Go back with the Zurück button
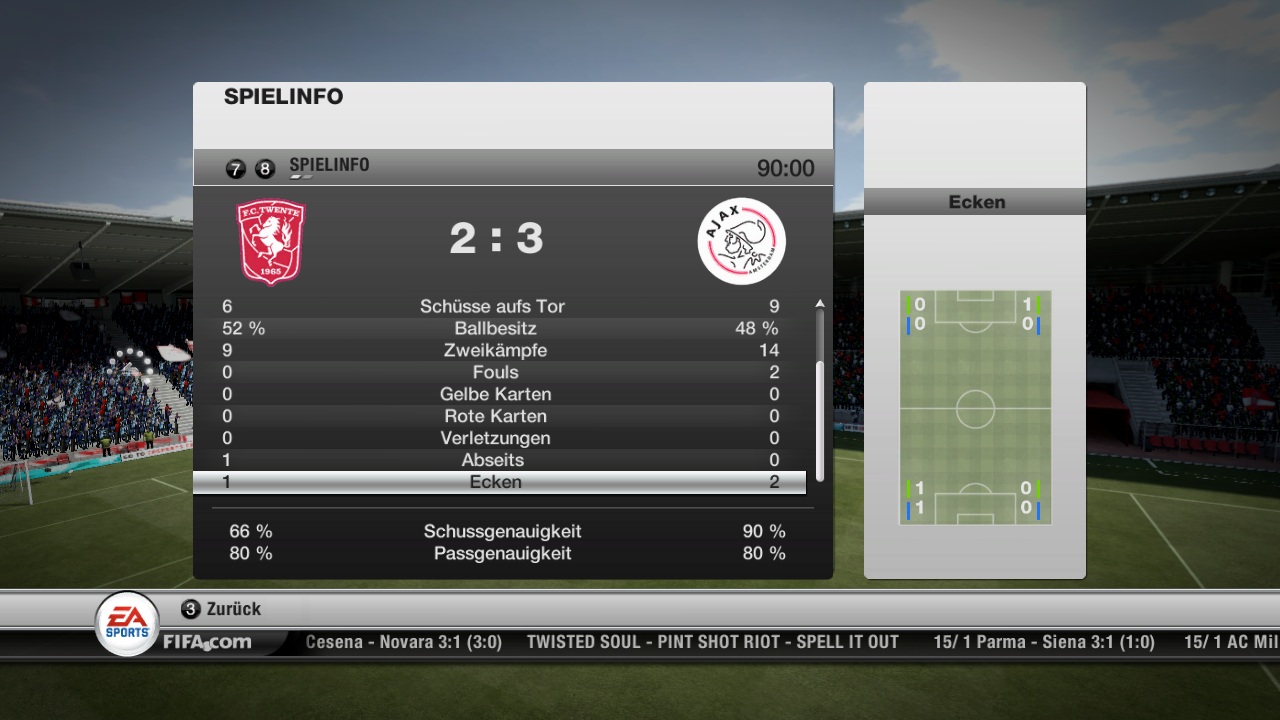The width and height of the screenshot is (1280, 720). (221, 609)
